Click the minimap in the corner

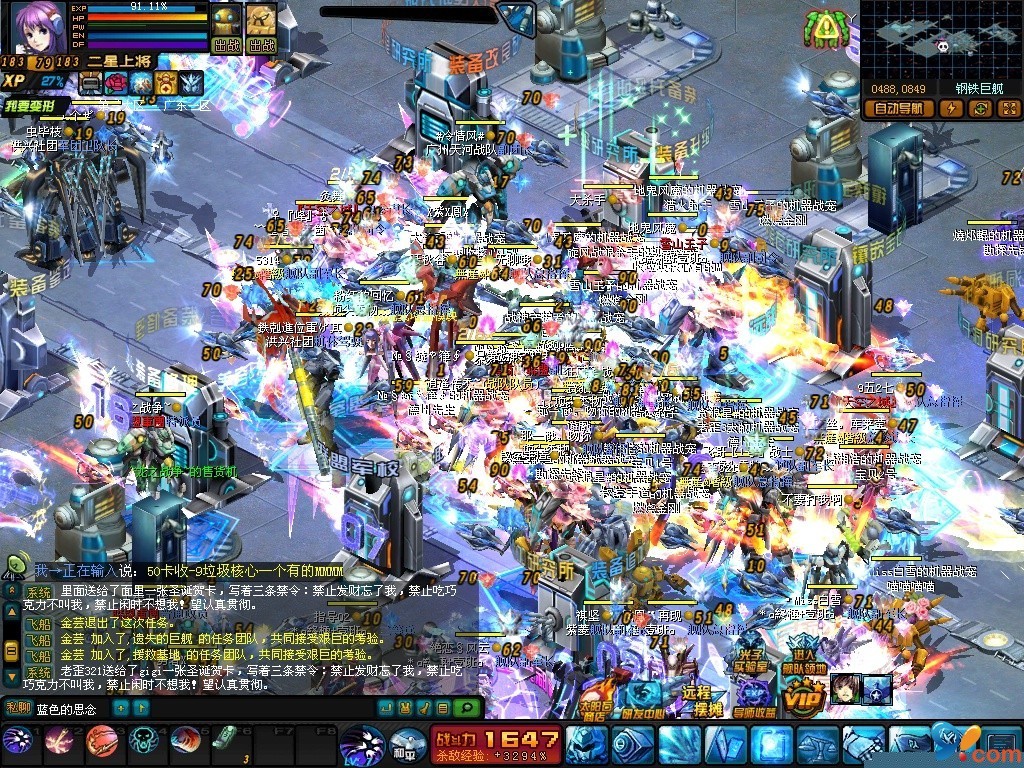tap(940, 40)
